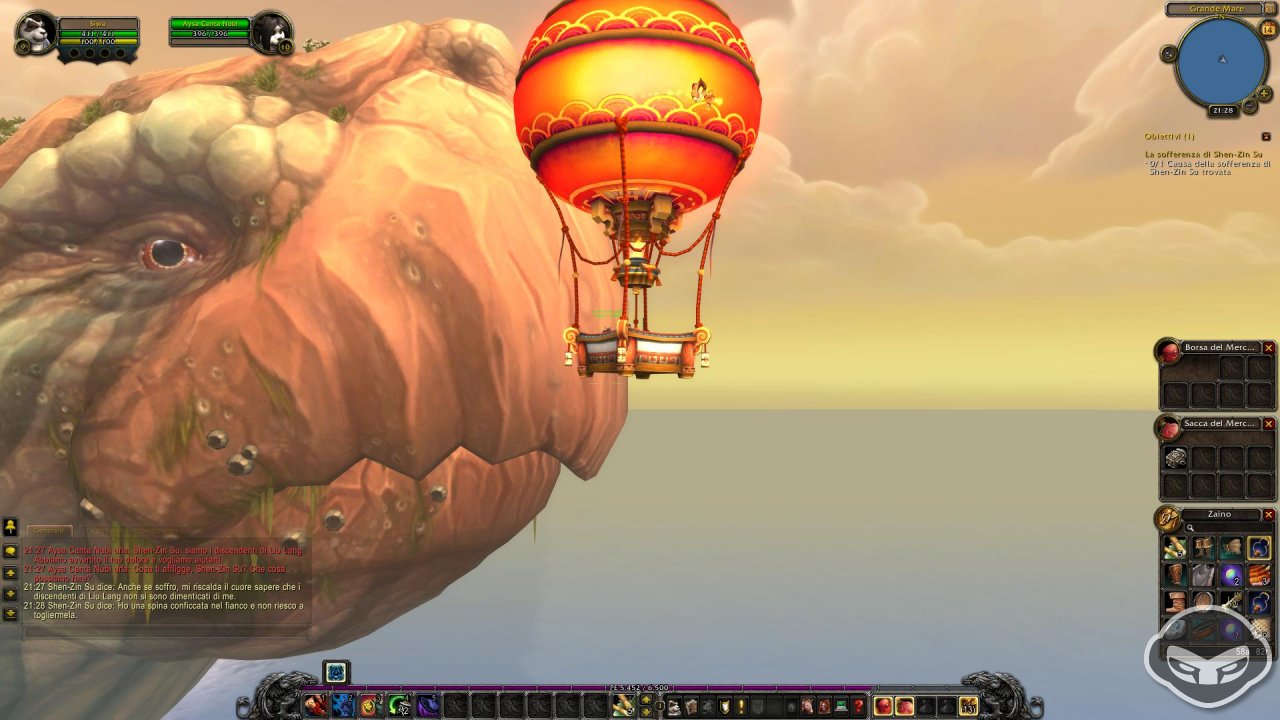Use the blue ability in action slot 2
This screenshot has width=1280, height=720.
click(343, 705)
